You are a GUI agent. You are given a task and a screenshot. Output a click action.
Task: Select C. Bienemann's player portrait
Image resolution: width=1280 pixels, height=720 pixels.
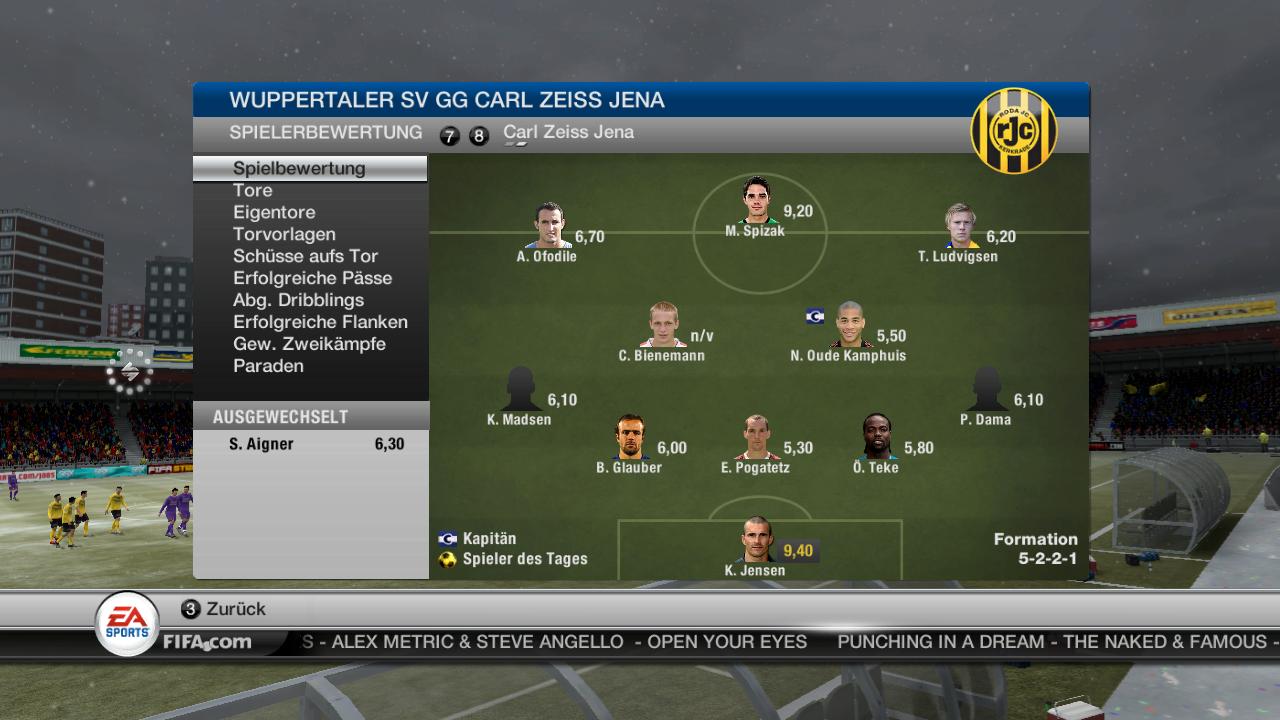pyautogui.click(x=662, y=325)
